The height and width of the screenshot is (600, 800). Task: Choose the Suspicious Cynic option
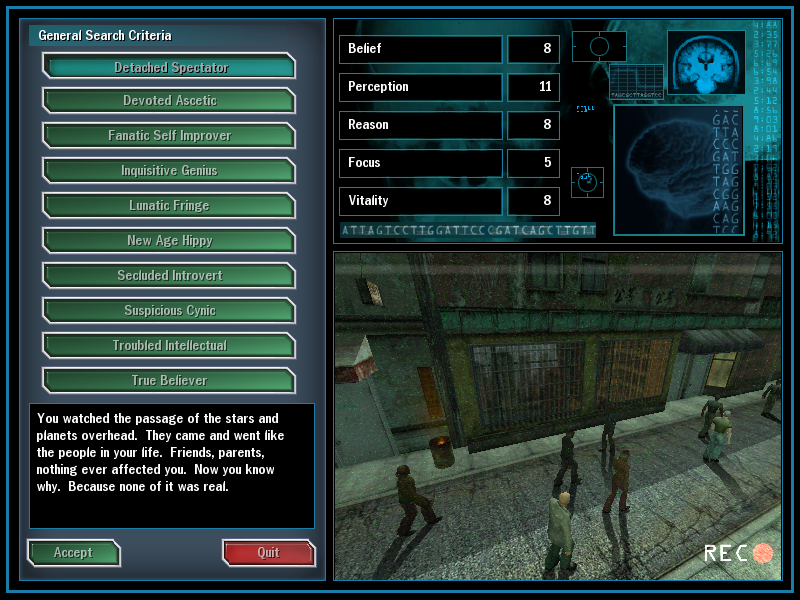tap(170, 311)
